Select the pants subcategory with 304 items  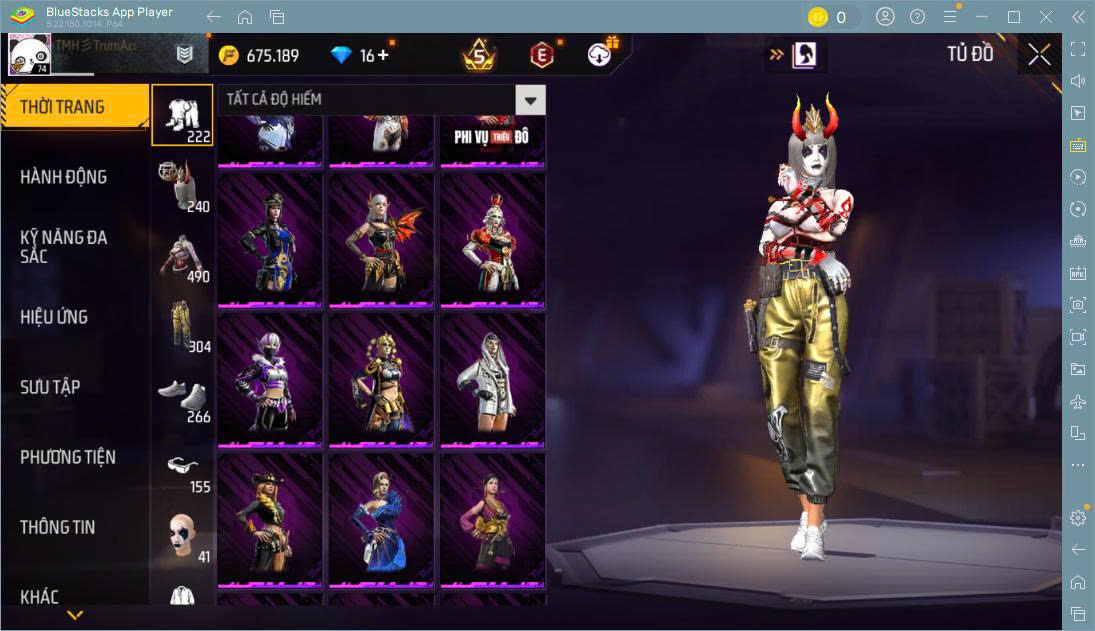pos(182,325)
